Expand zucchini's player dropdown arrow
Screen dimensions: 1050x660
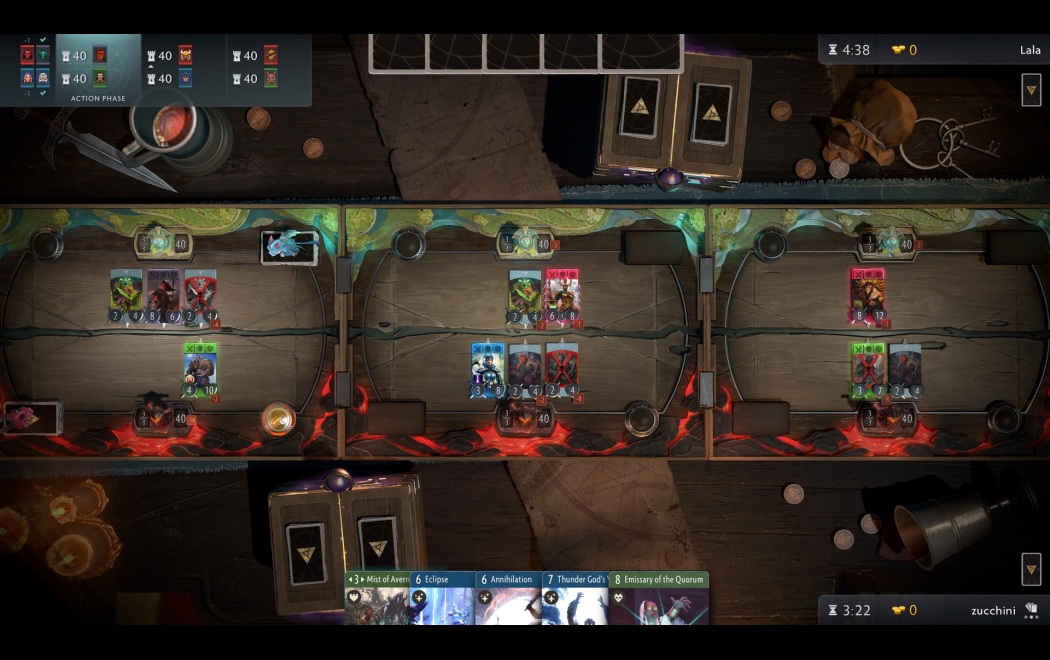(x=1031, y=569)
